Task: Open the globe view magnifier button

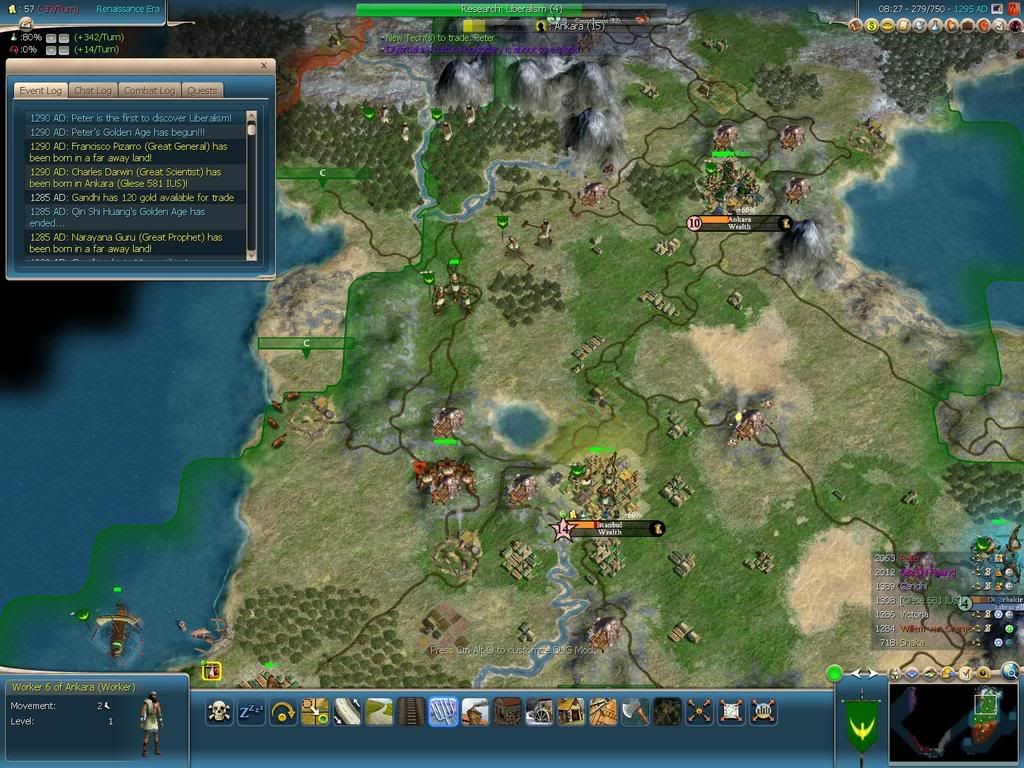Action: tap(1011, 672)
